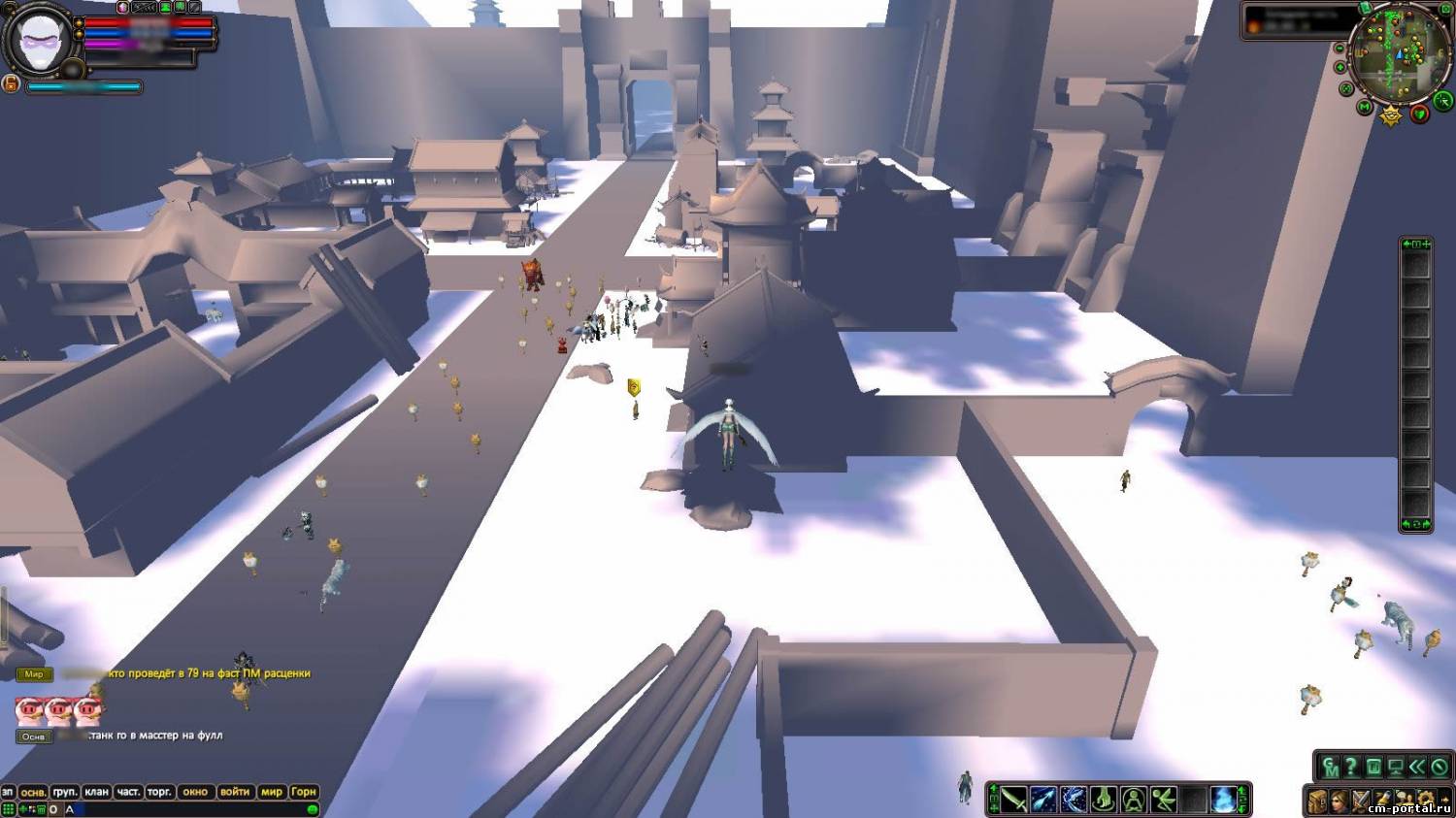Activate the blue comet skill
1456x818 pixels.
click(1044, 800)
